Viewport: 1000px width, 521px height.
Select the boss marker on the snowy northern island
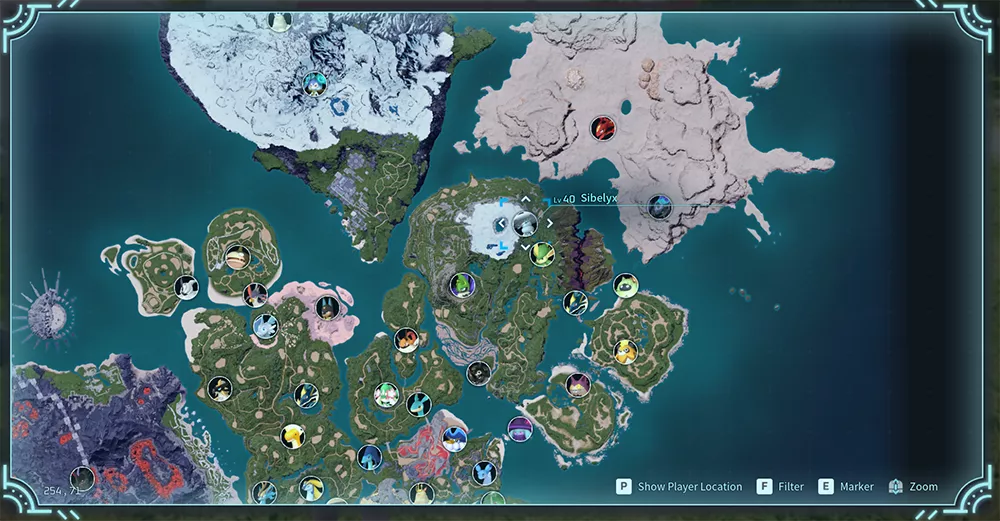pos(316,83)
